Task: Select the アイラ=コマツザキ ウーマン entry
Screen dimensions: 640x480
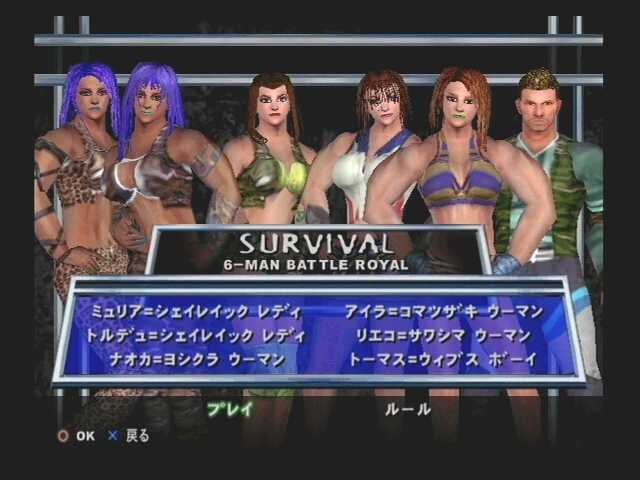Action: pyautogui.click(x=443, y=312)
